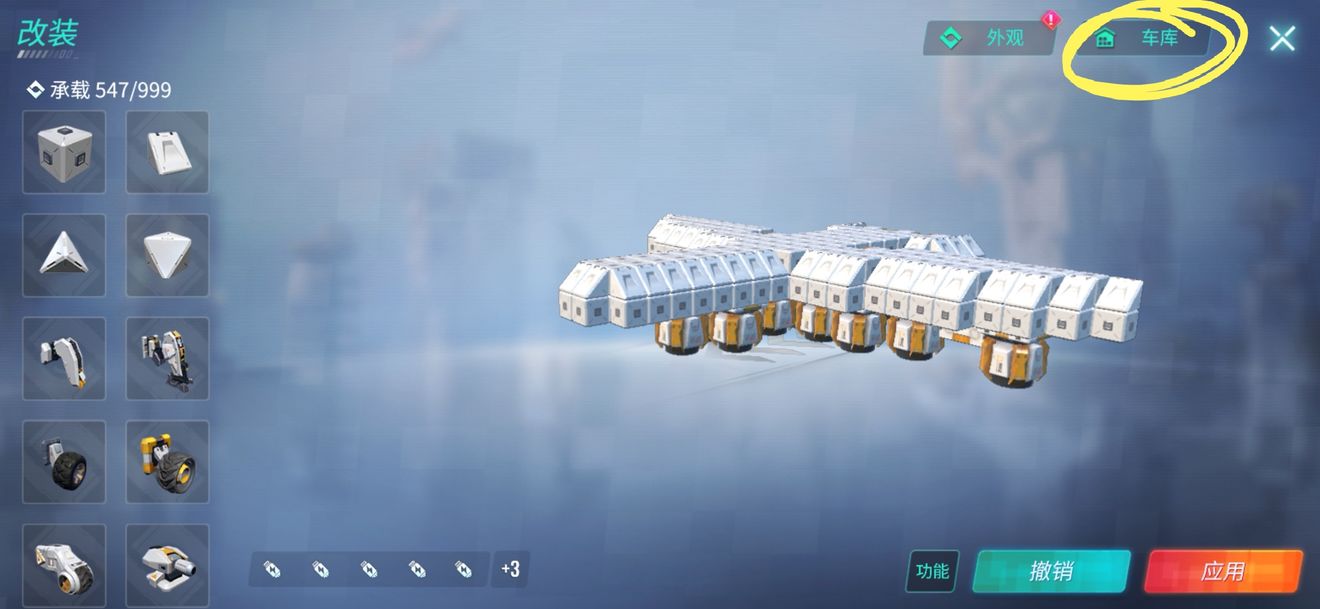
Task: Open the 功能 function button
Action: pyautogui.click(x=932, y=571)
